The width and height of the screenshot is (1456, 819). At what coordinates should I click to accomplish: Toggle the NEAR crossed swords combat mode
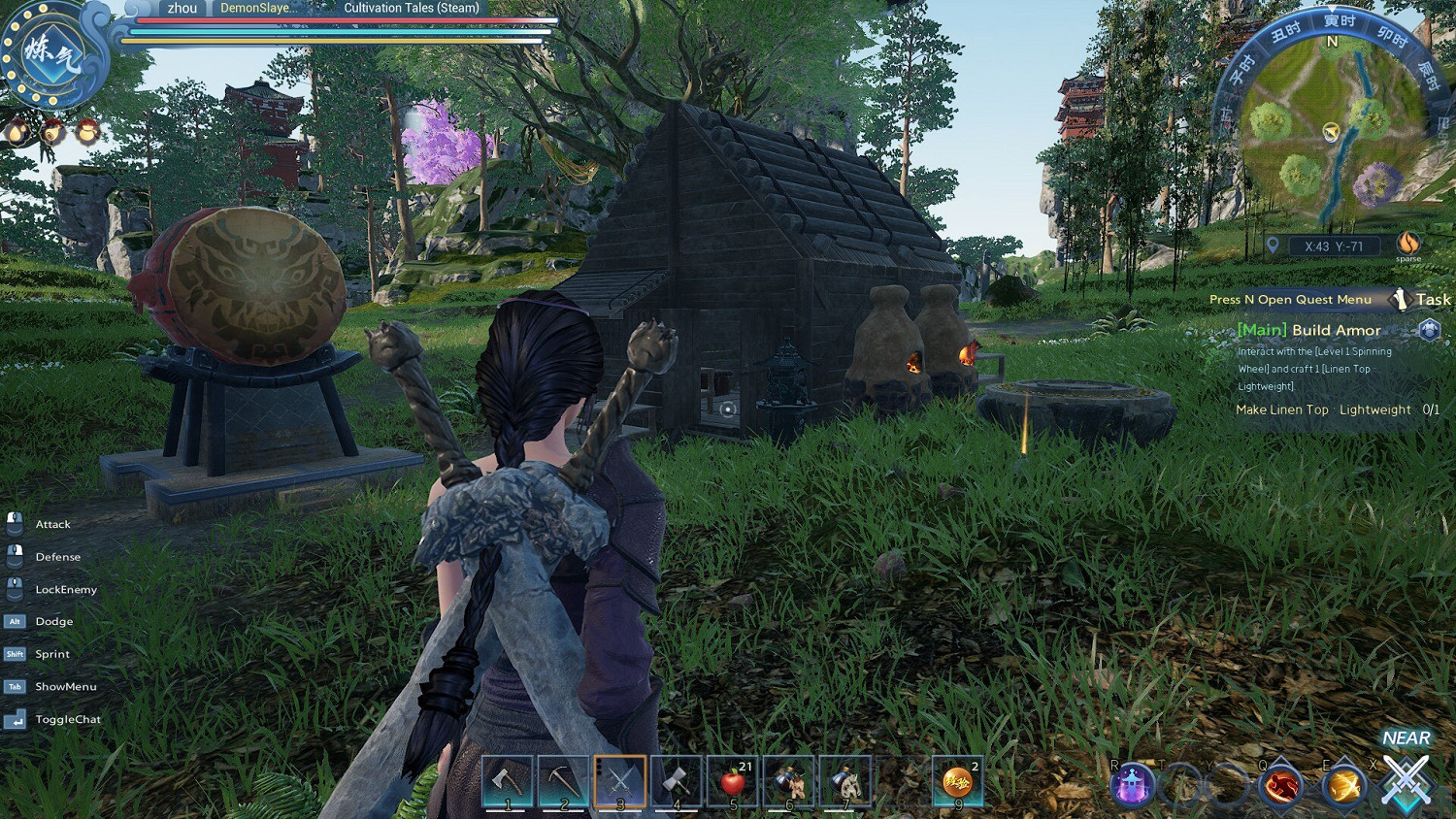tap(1406, 779)
